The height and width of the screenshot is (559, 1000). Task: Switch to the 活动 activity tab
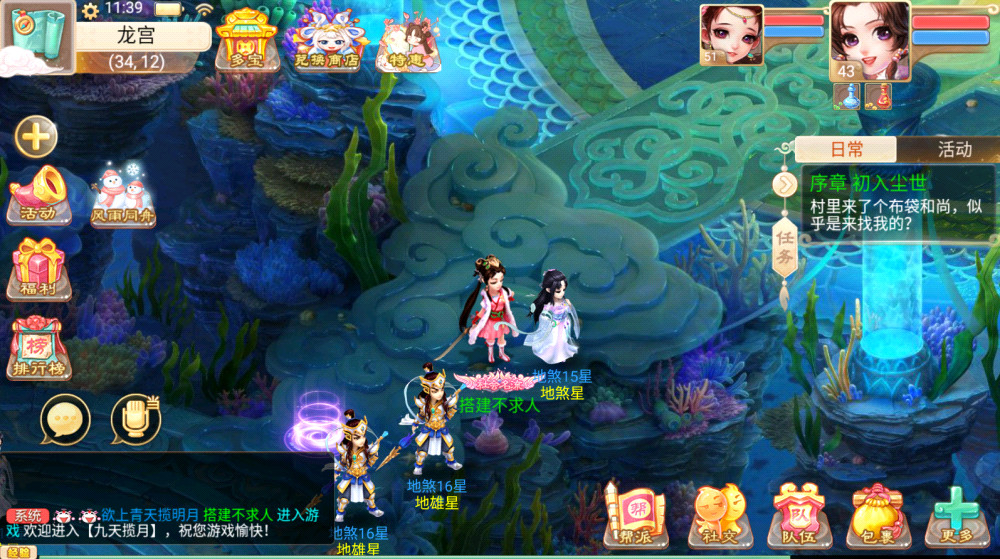coord(954,150)
